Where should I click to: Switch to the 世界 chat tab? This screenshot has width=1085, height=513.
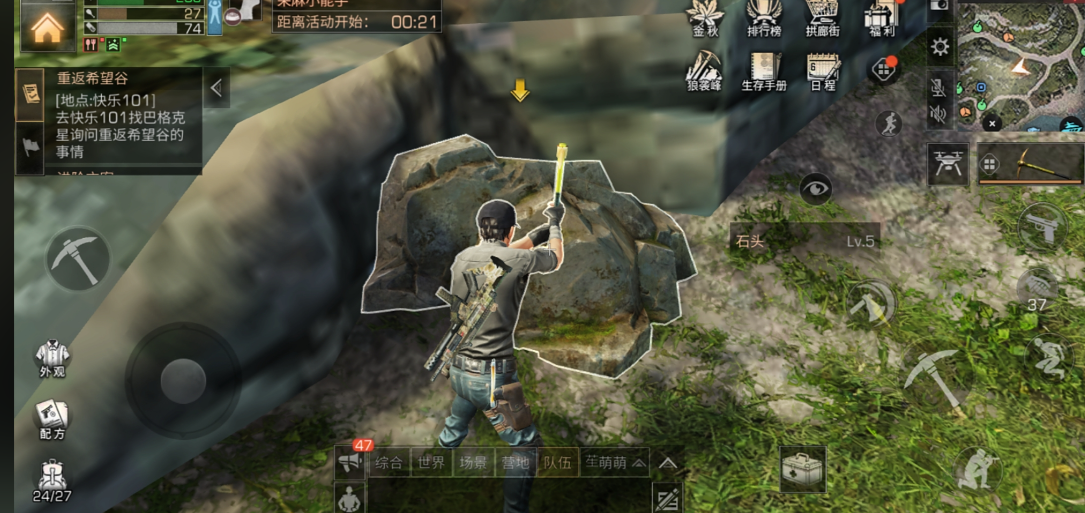point(432,462)
